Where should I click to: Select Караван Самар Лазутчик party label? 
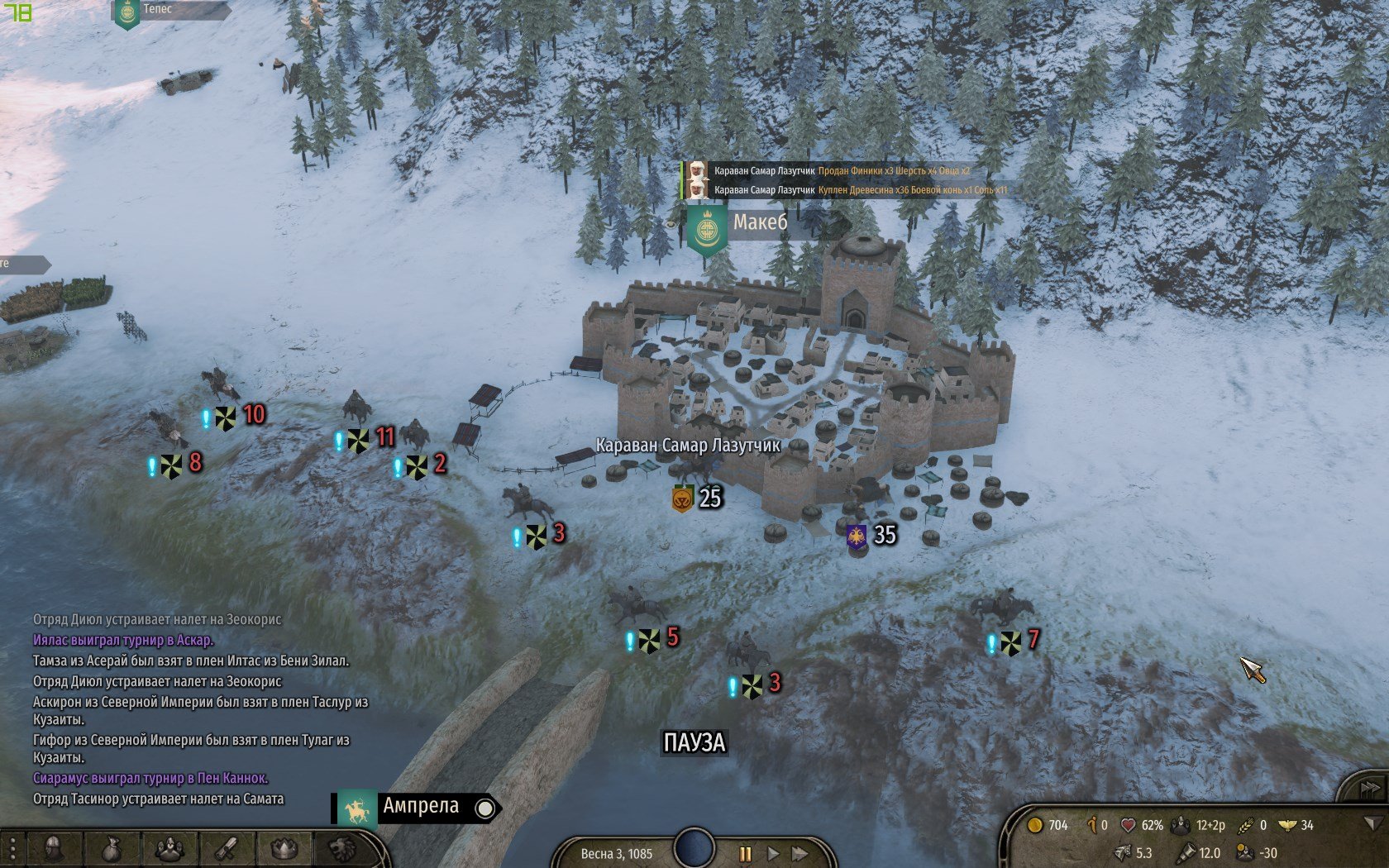[x=688, y=446]
